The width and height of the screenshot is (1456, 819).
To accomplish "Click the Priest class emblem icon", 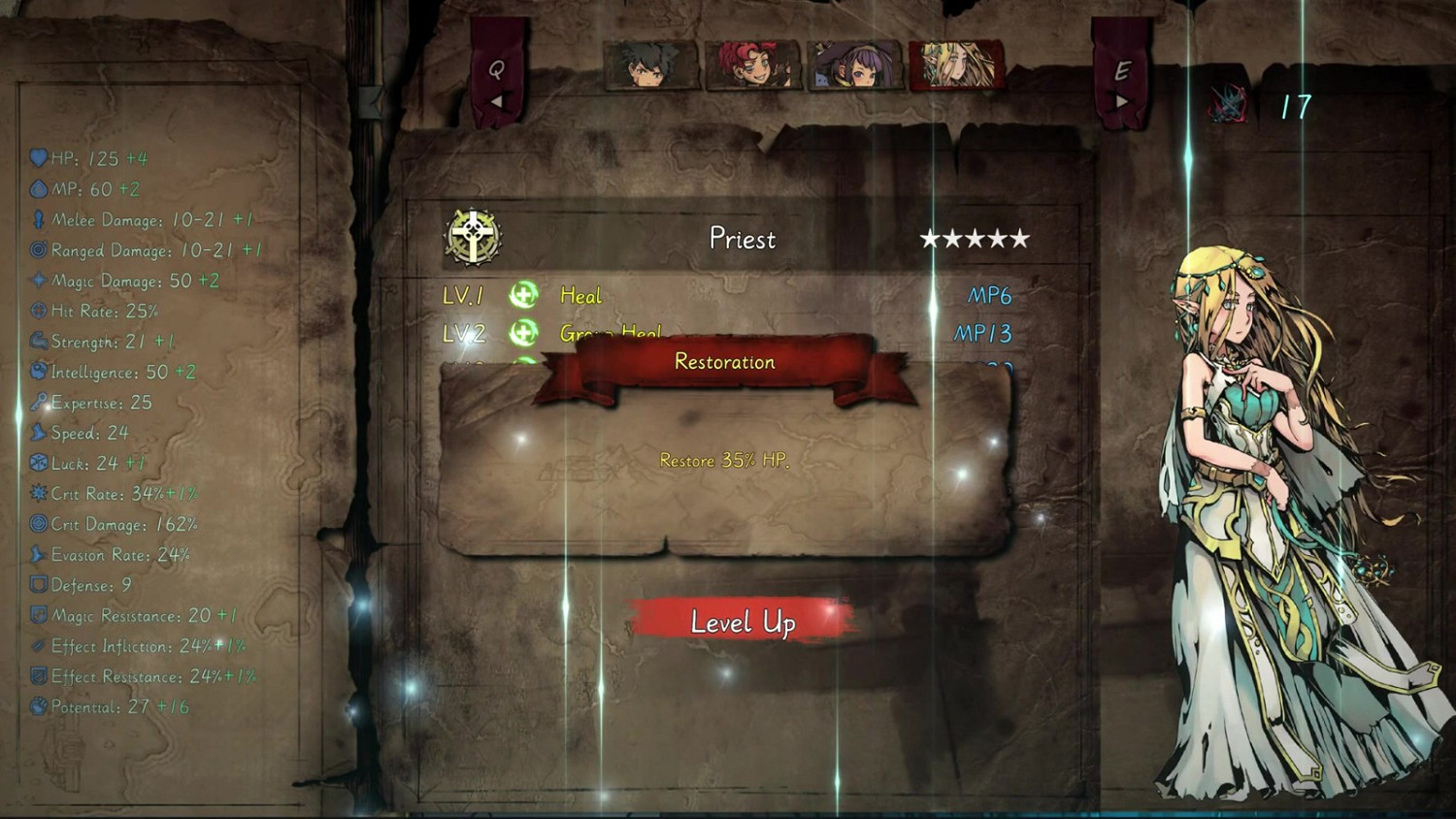I will [471, 233].
